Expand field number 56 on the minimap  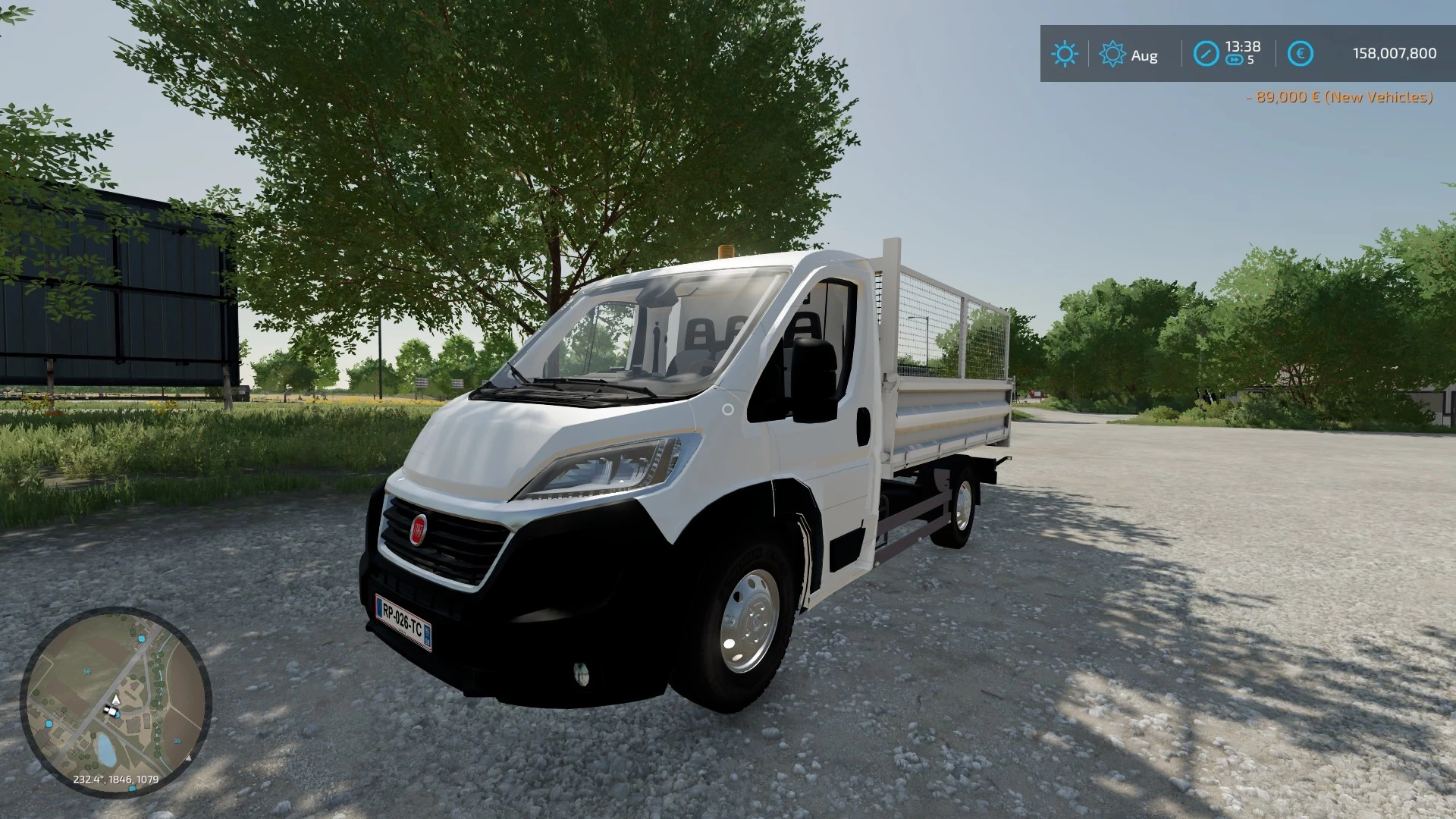click(x=87, y=670)
